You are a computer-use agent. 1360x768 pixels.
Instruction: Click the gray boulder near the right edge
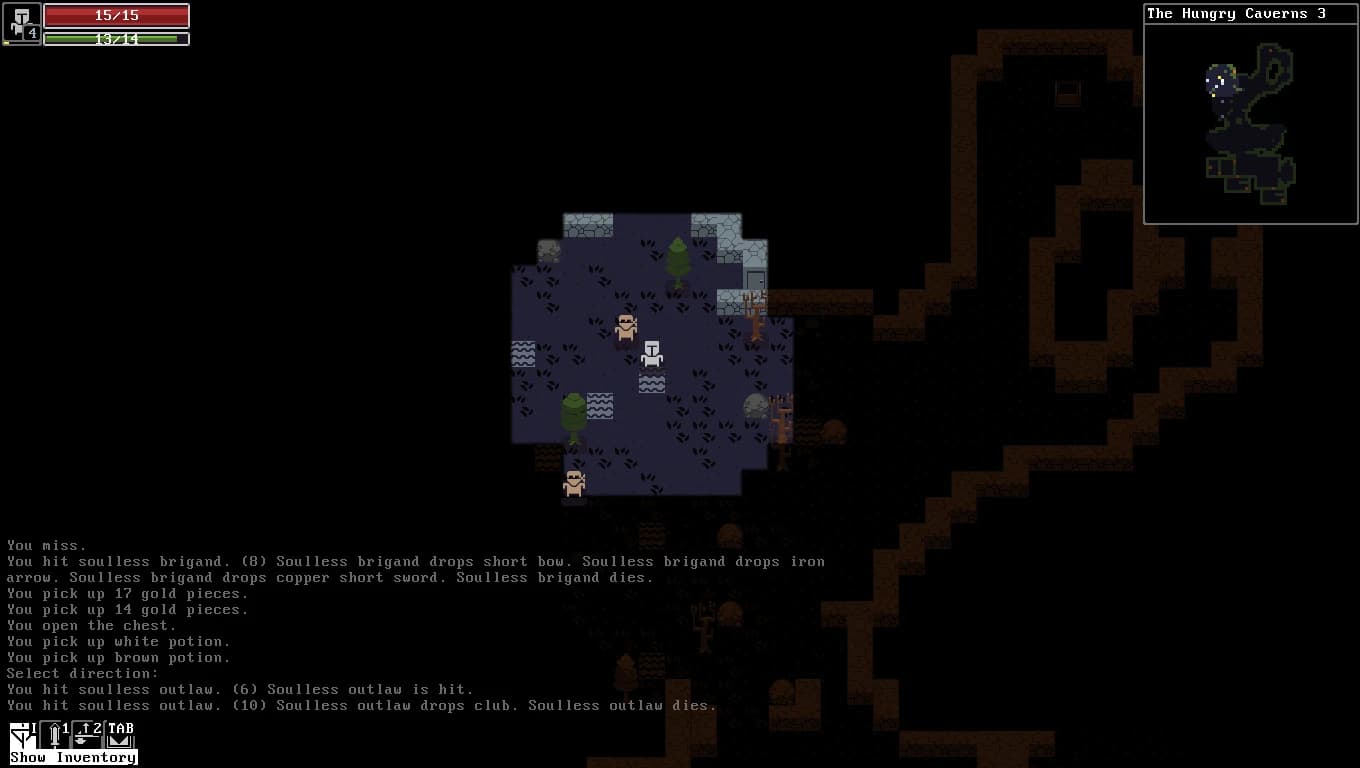758,405
